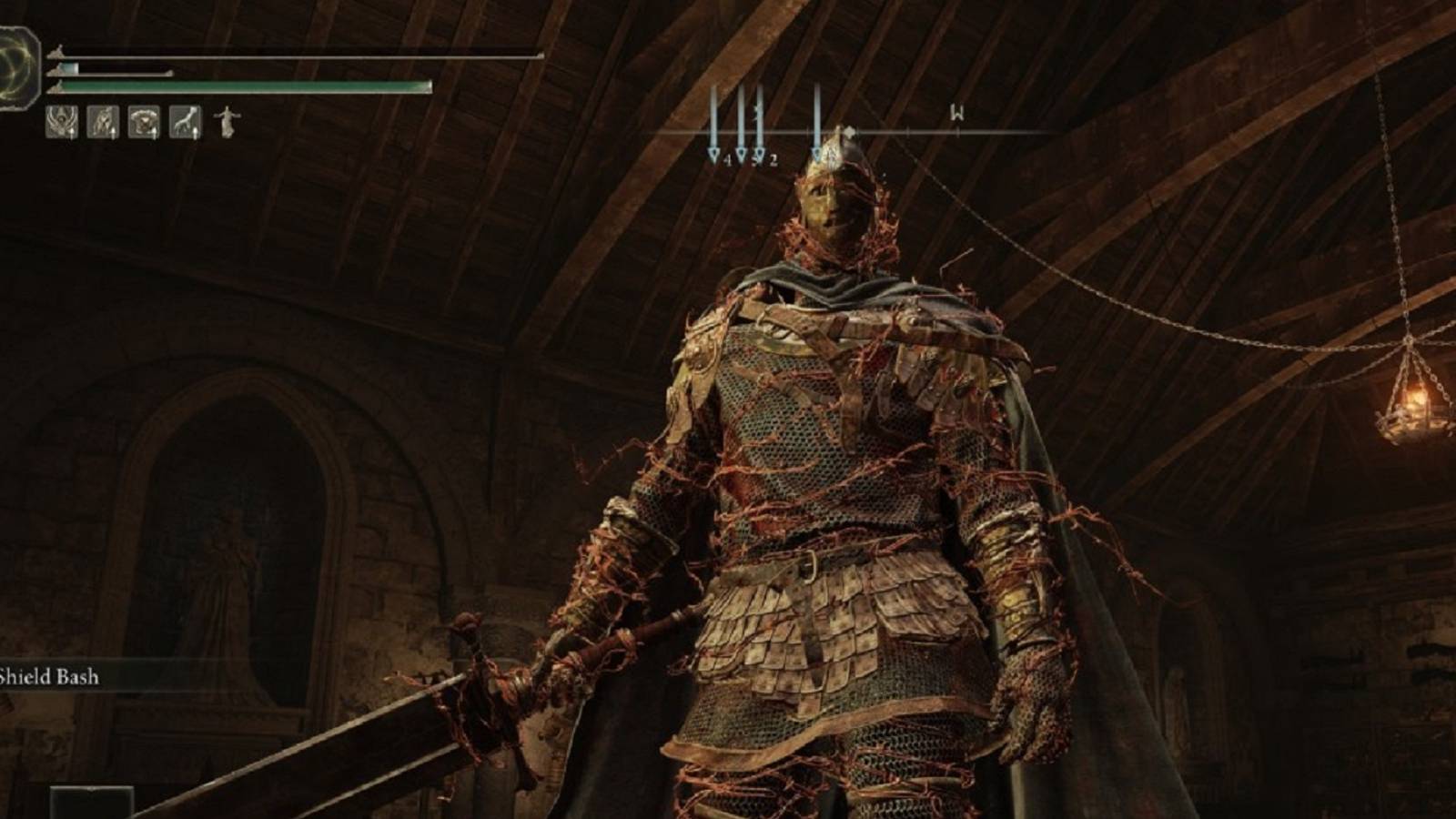The height and width of the screenshot is (819, 1456).
Task: Toggle the upgrade arrow on the gauntlet slot
Action: (197, 133)
